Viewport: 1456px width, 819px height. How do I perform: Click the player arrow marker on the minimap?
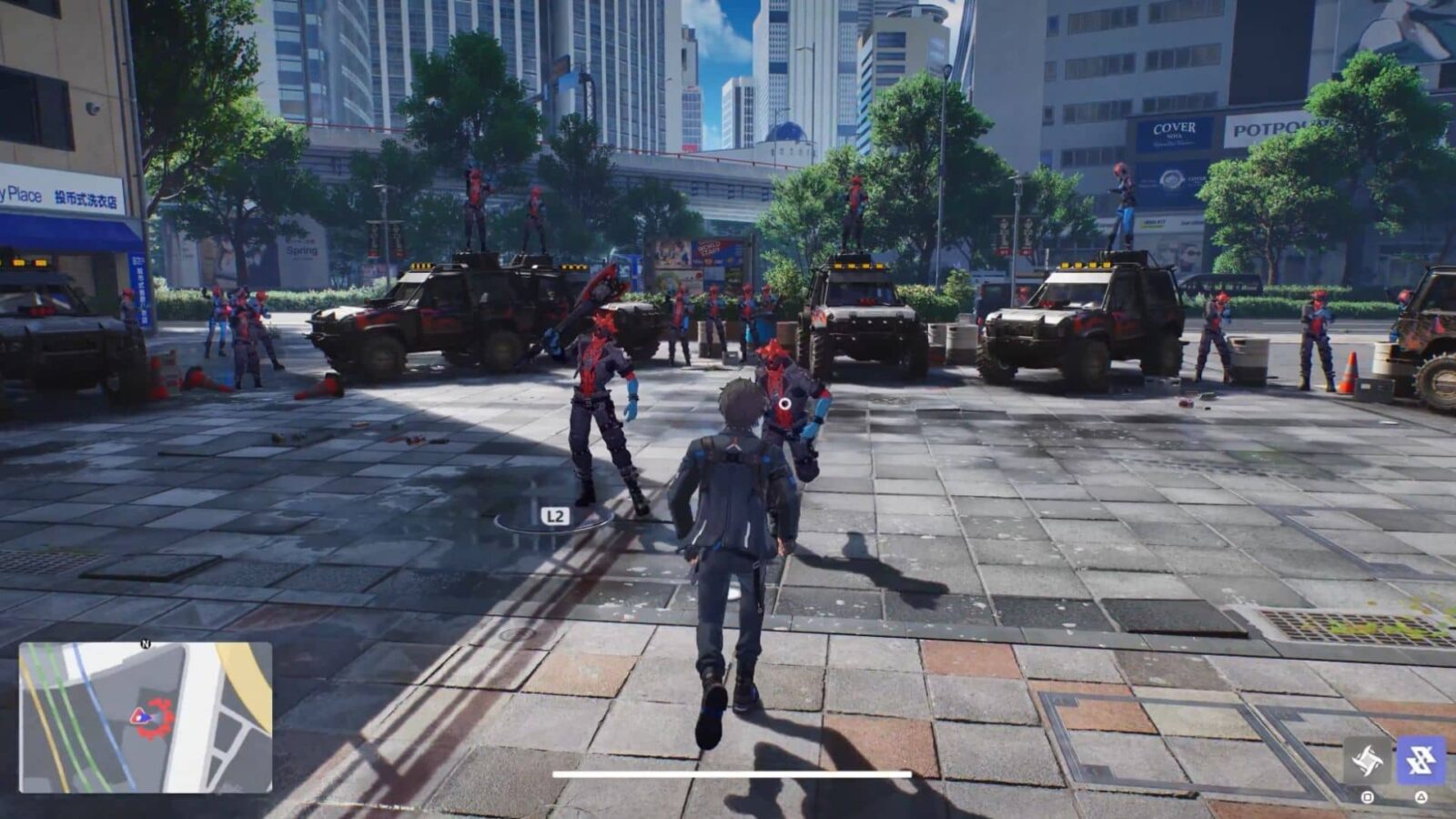[140, 716]
